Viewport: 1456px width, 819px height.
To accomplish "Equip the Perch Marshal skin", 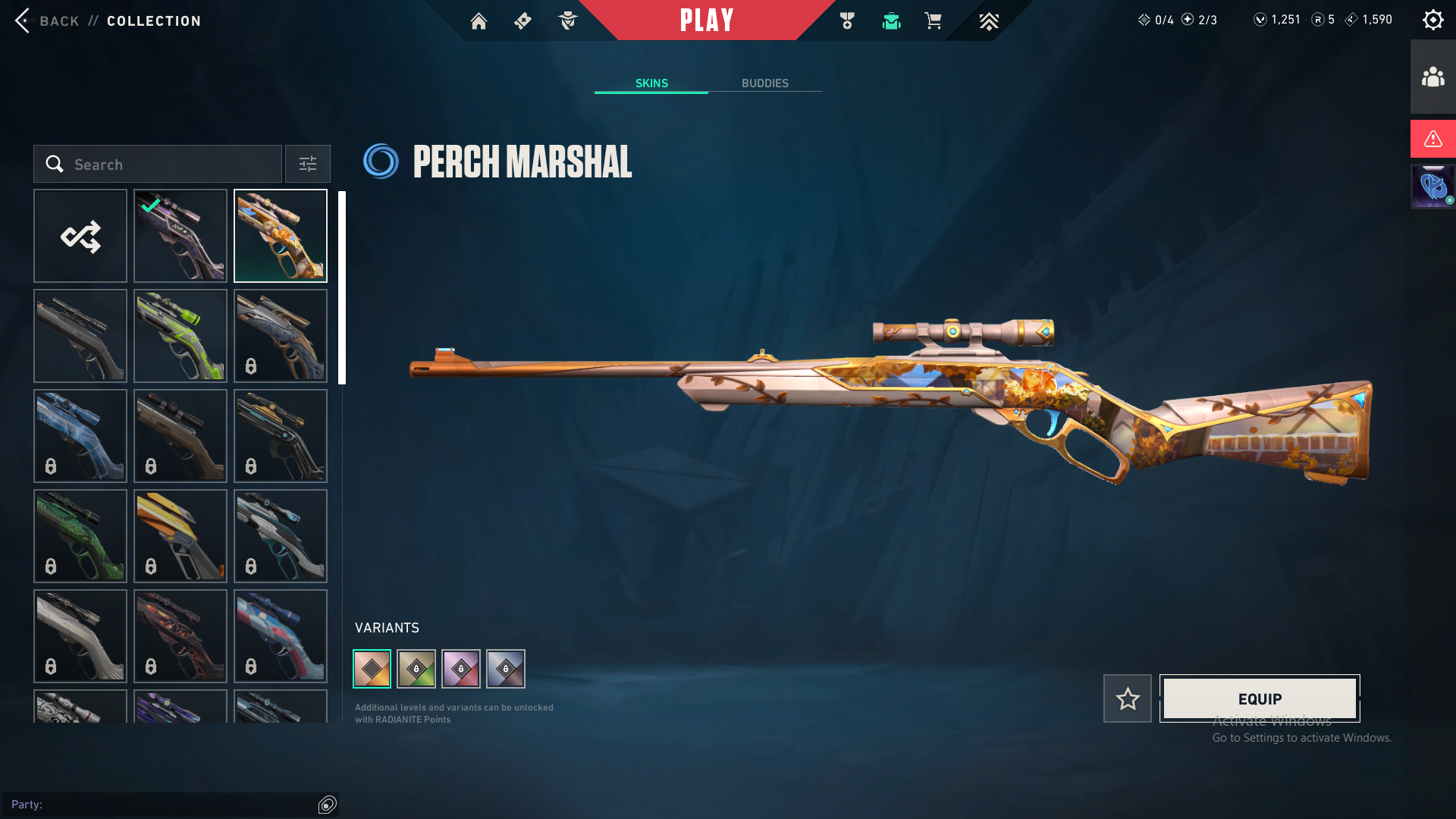I will click(1260, 698).
